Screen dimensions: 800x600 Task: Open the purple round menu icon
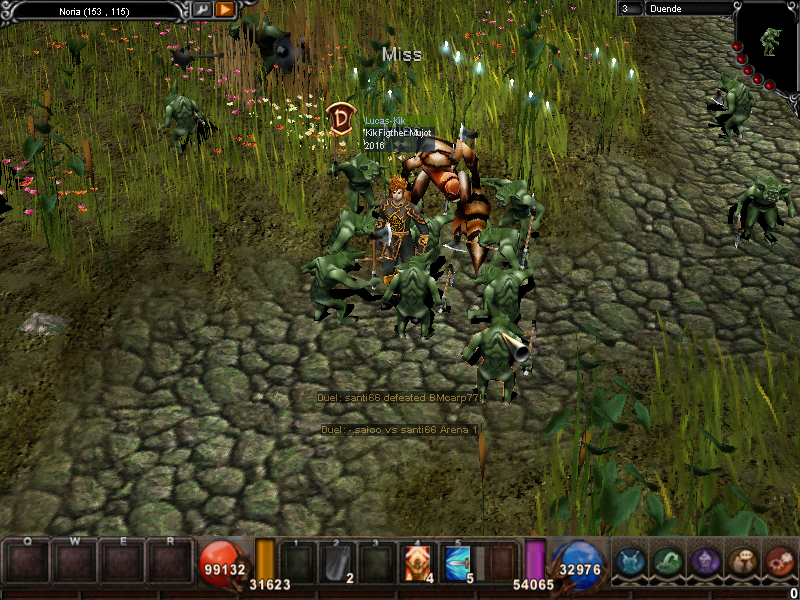pos(705,563)
